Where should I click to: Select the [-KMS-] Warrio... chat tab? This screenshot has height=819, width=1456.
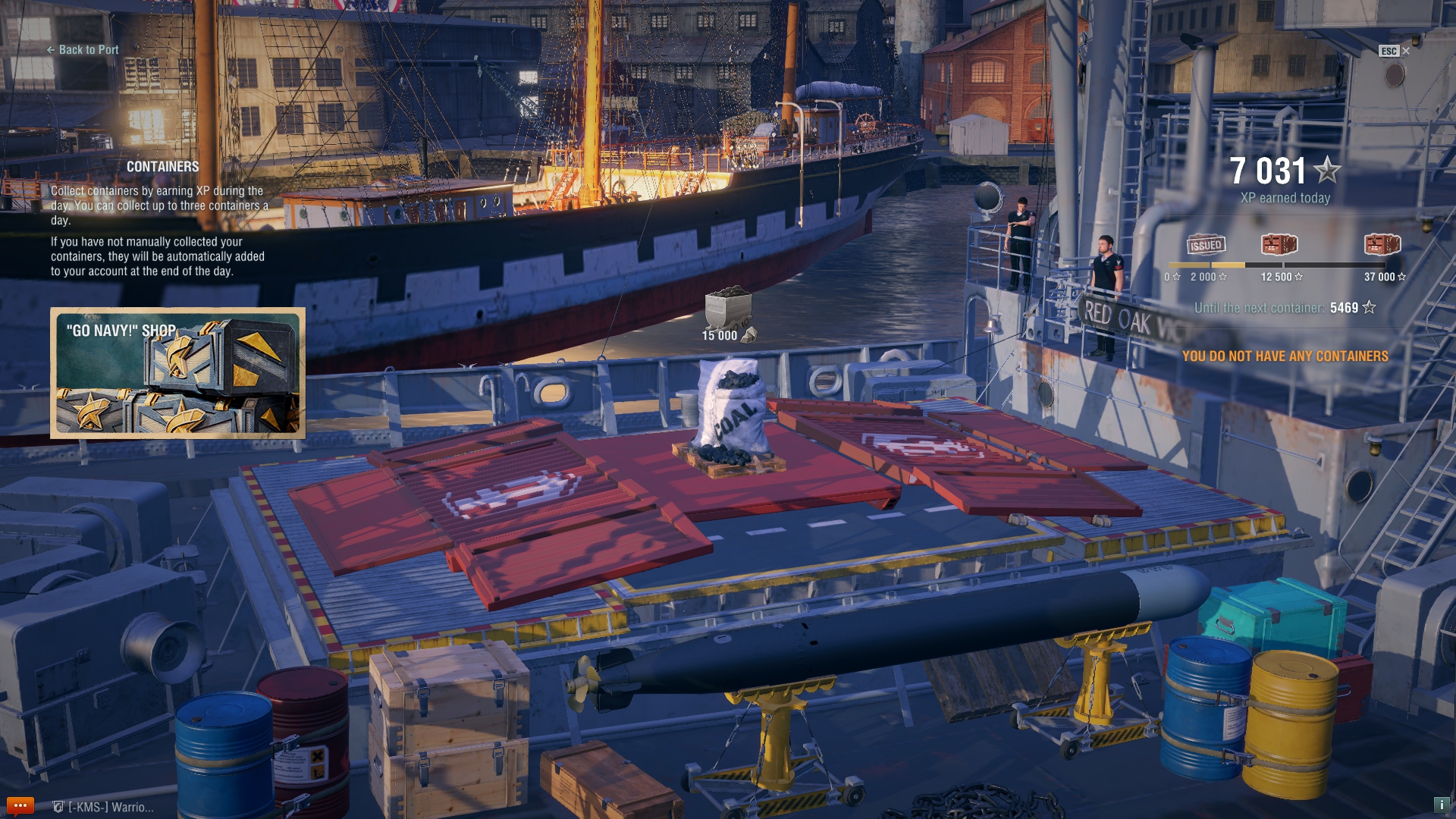(104, 808)
